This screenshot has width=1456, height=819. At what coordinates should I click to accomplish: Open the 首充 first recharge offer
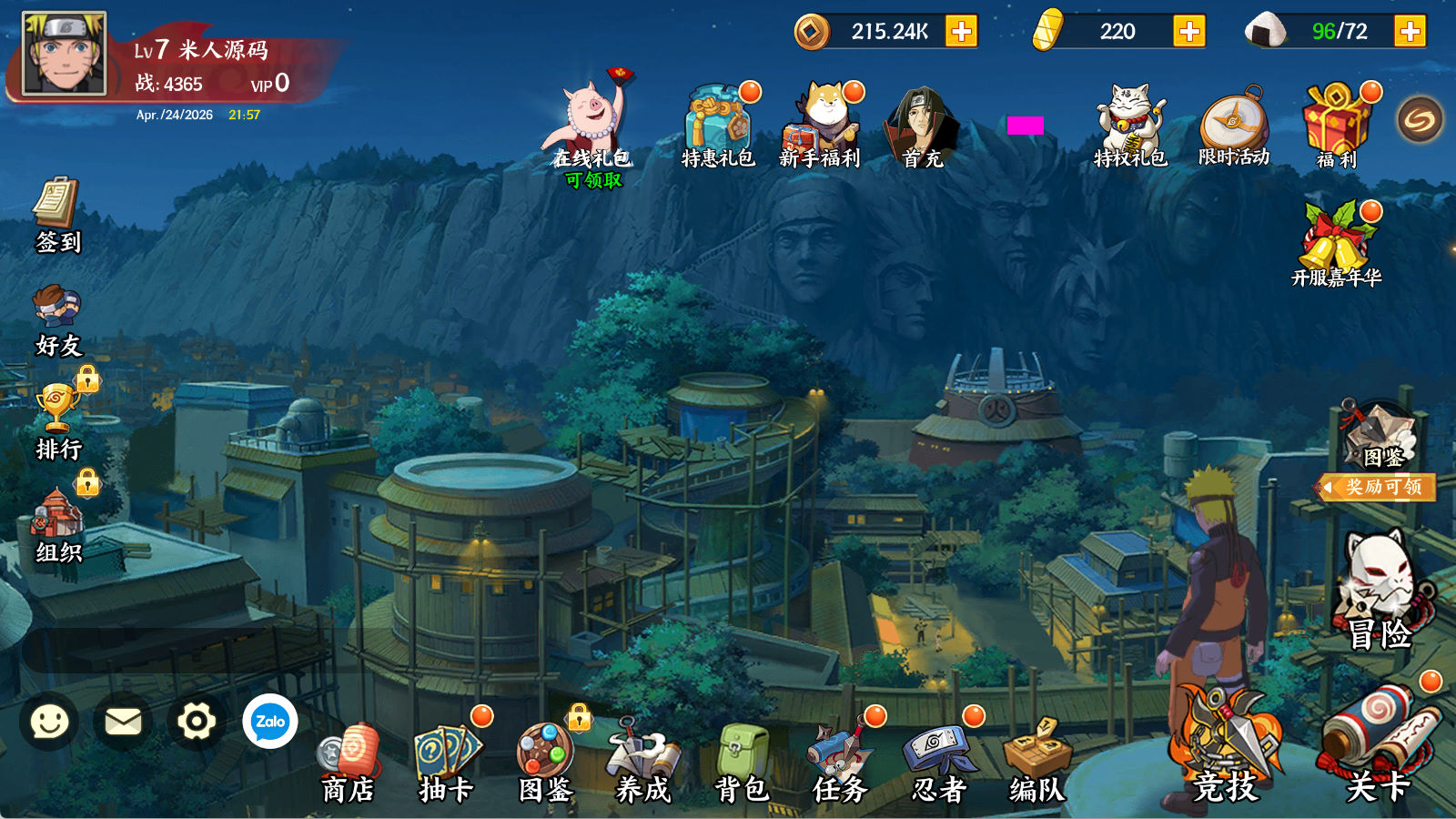(922, 127)
